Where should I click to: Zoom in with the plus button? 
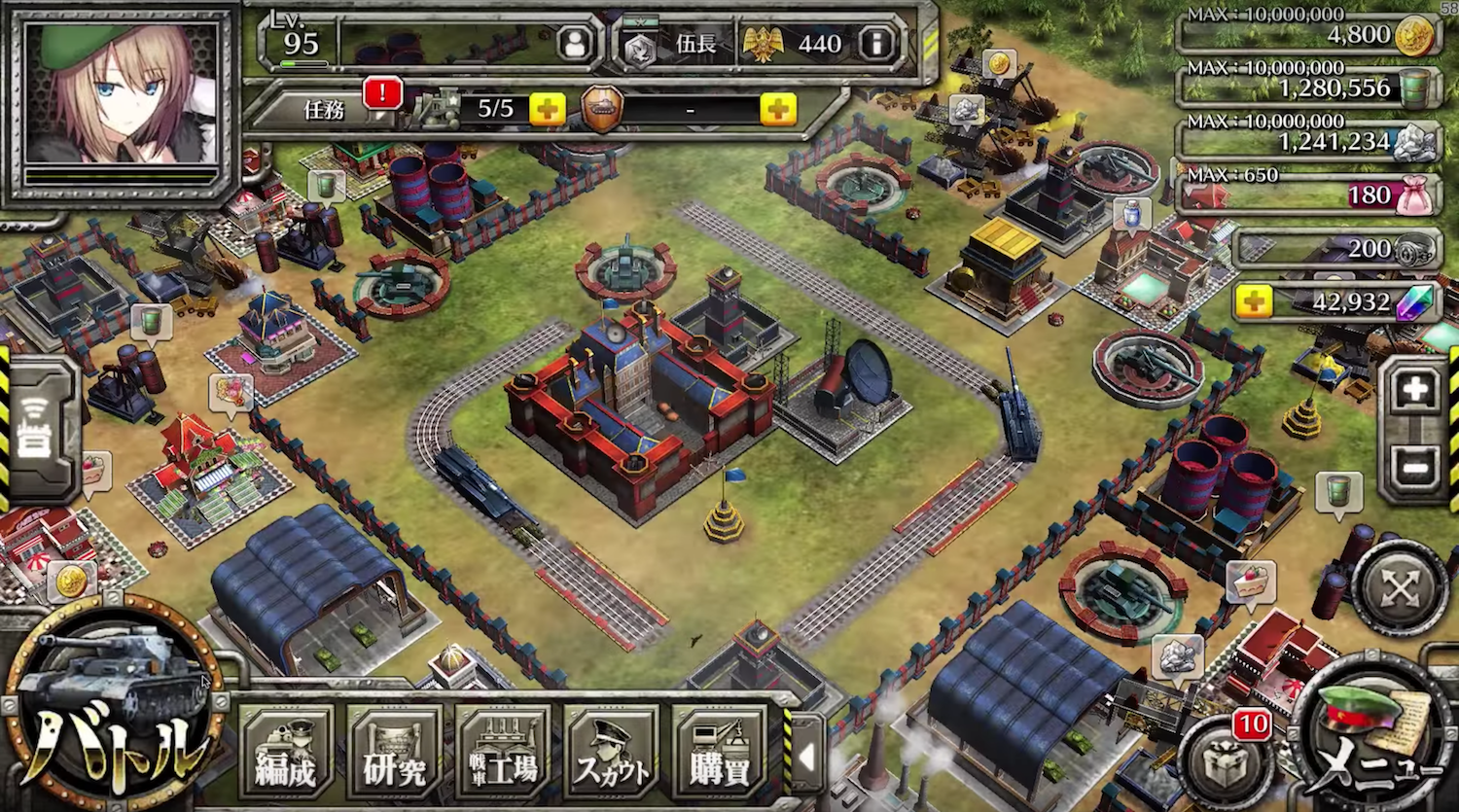(1414, 391)
